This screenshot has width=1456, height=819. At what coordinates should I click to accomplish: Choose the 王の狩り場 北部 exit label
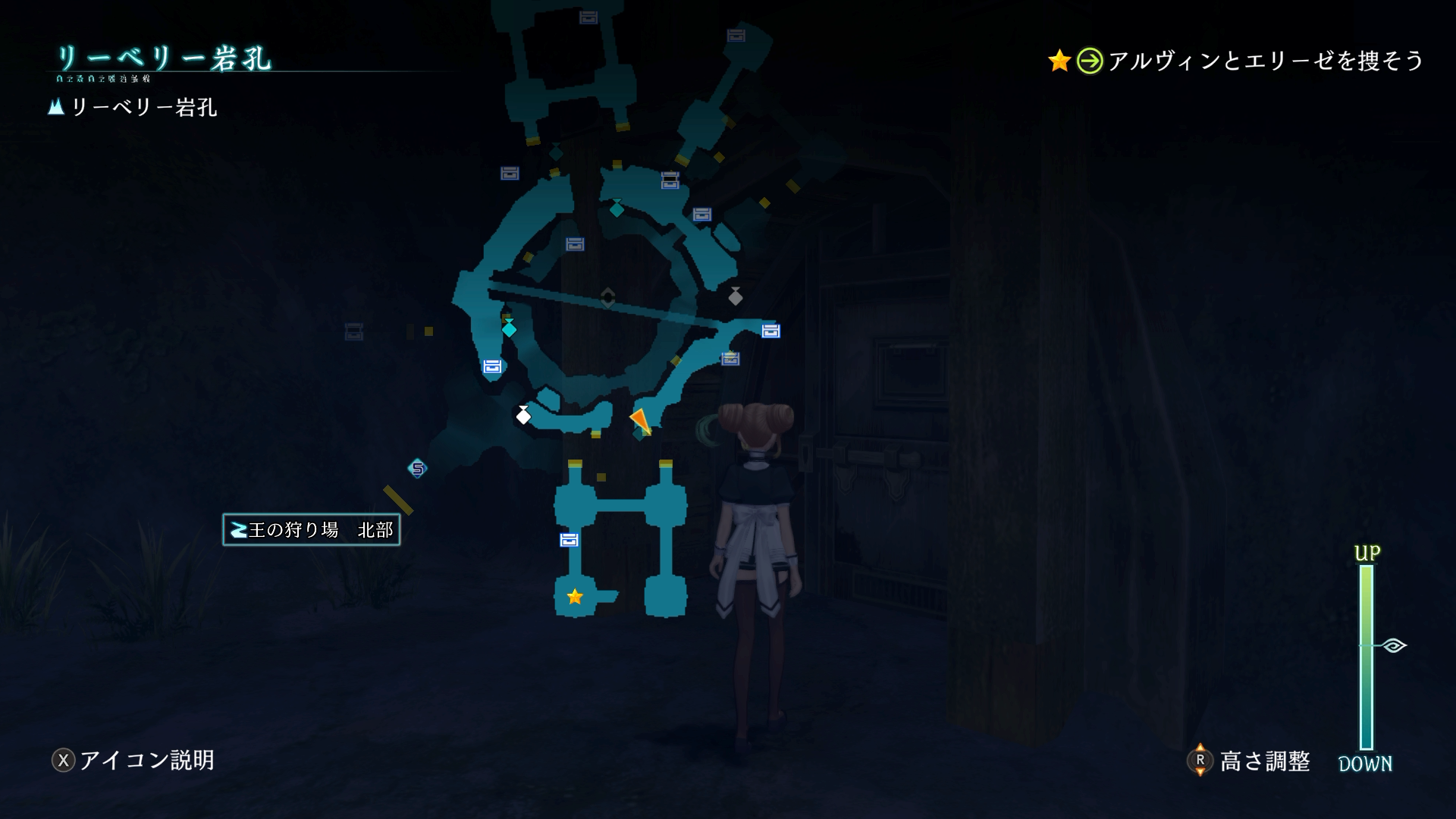click(x=312, y=530)
